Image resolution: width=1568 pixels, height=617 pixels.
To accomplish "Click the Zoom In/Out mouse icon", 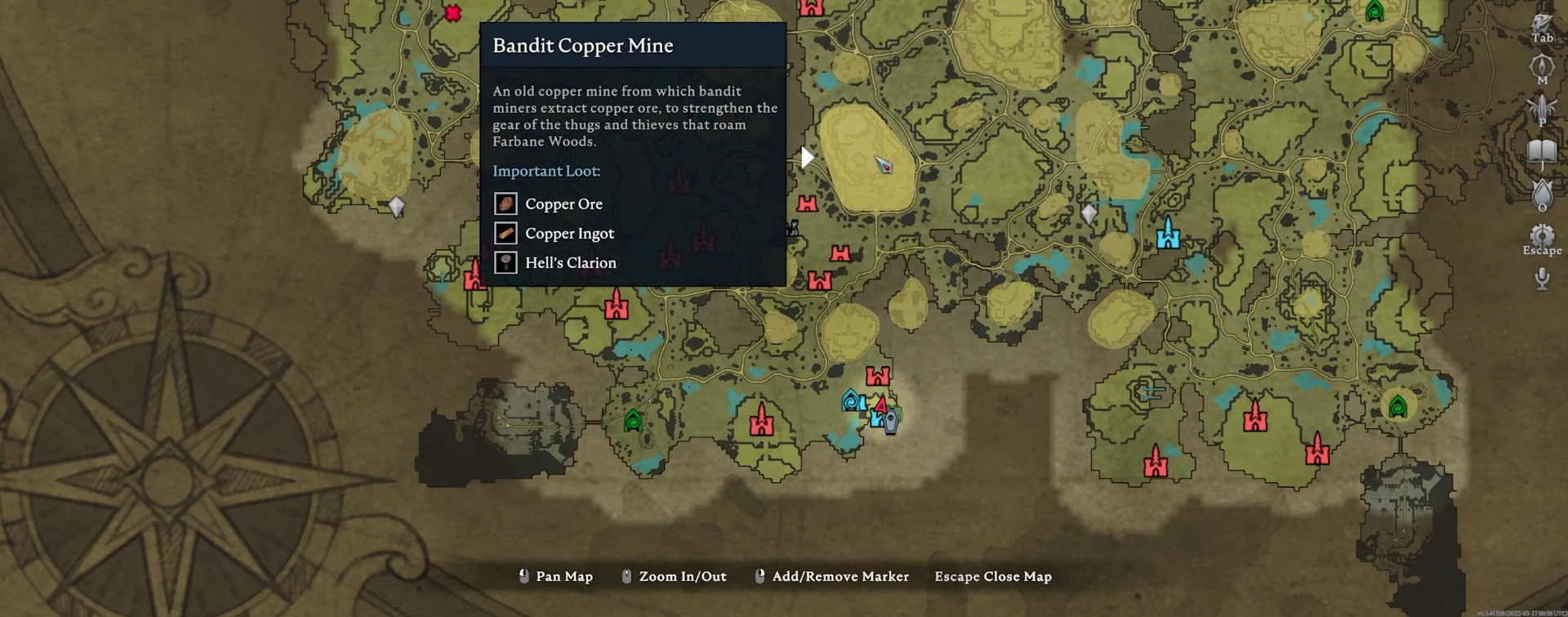I will tap(627, 575).
